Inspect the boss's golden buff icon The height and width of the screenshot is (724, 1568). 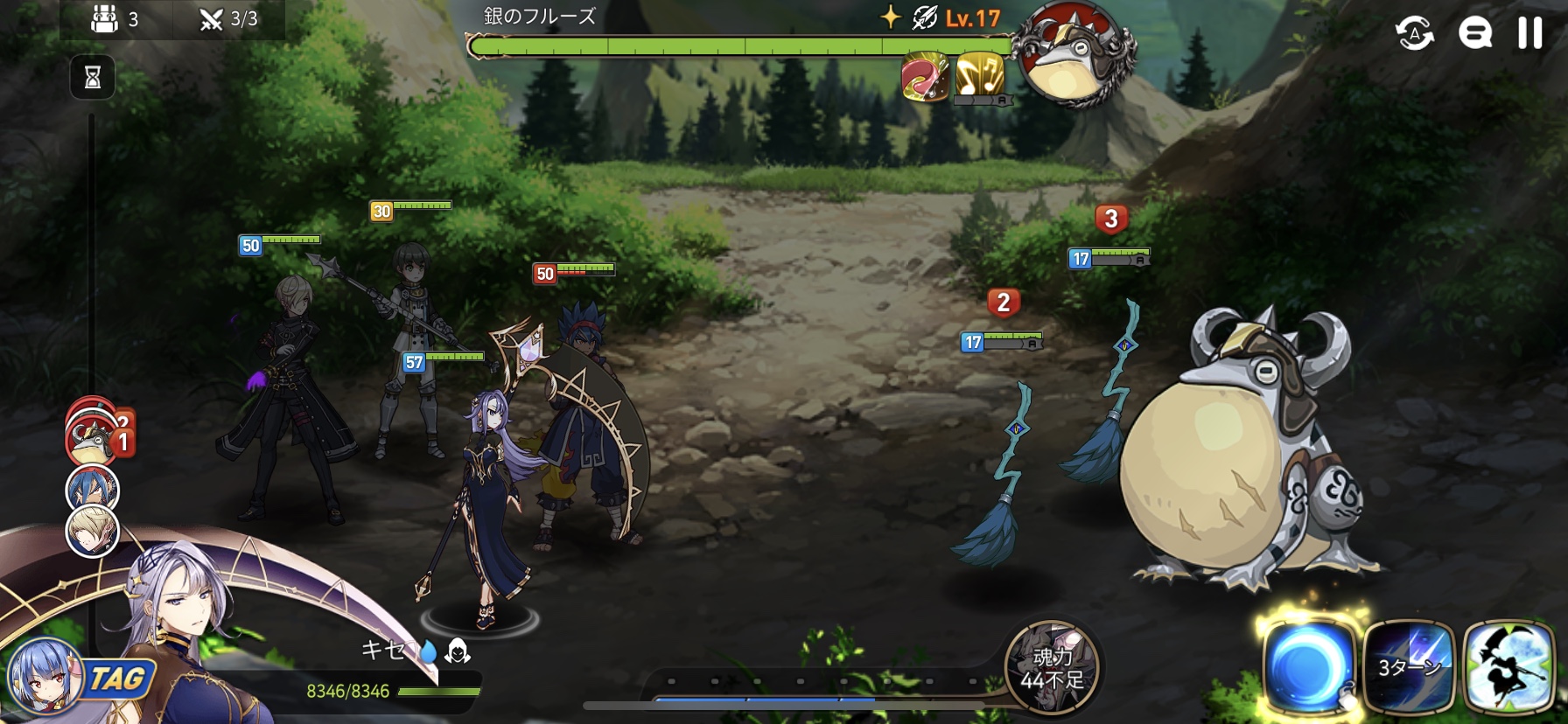pyautogui.click(x=979, y=76)
